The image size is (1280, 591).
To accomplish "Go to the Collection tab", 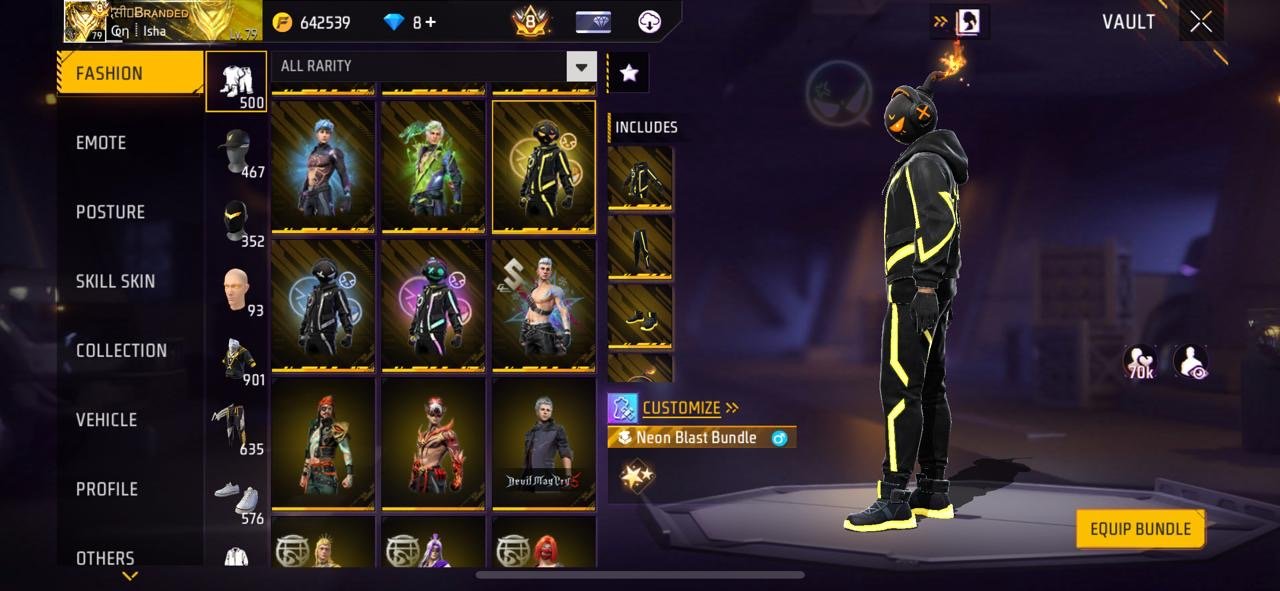I will pos(121,350).
